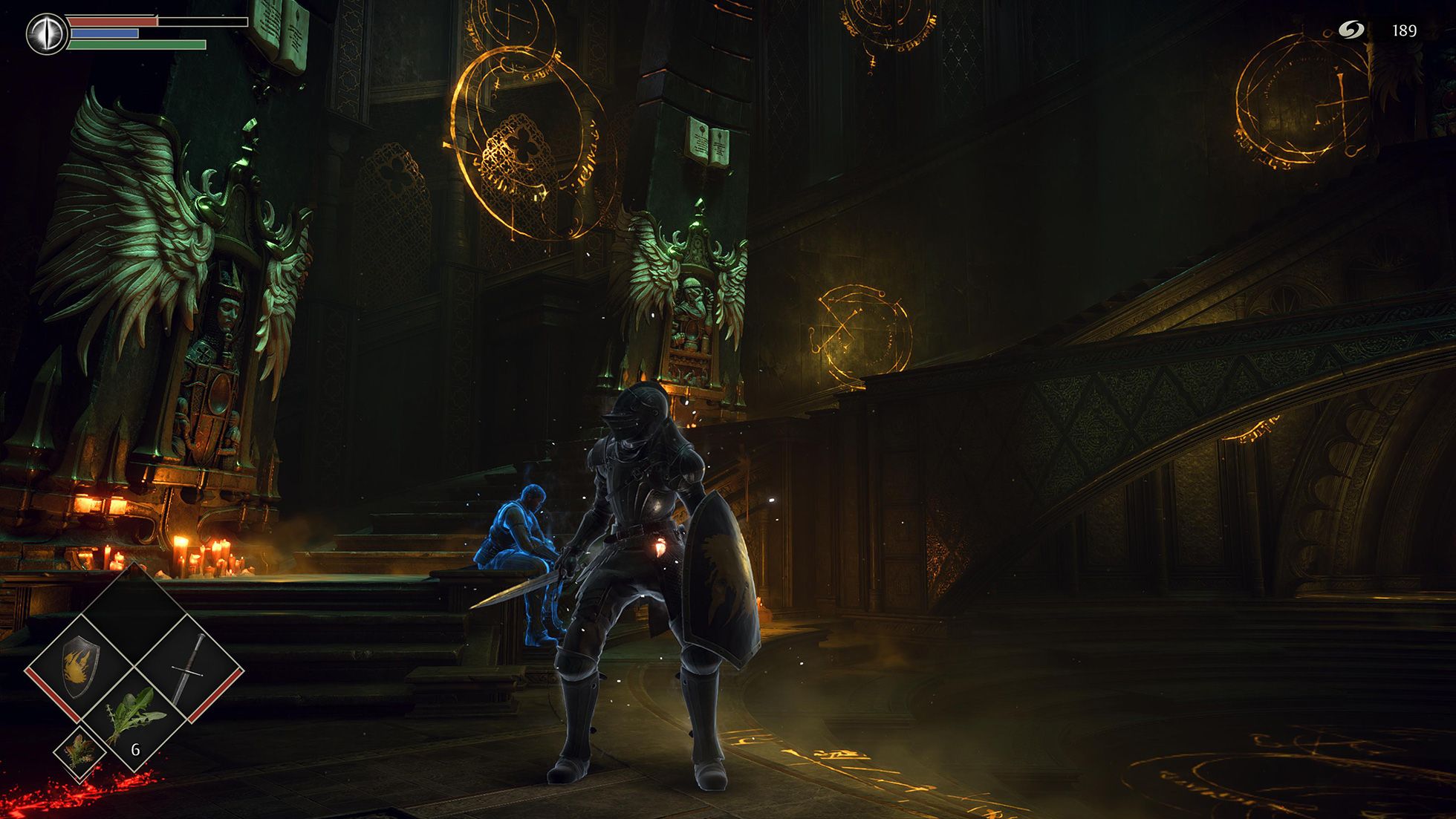Select the flame-crest shield slot
This screenshot has width=1456, height=819.
click(x=79, y=666)
